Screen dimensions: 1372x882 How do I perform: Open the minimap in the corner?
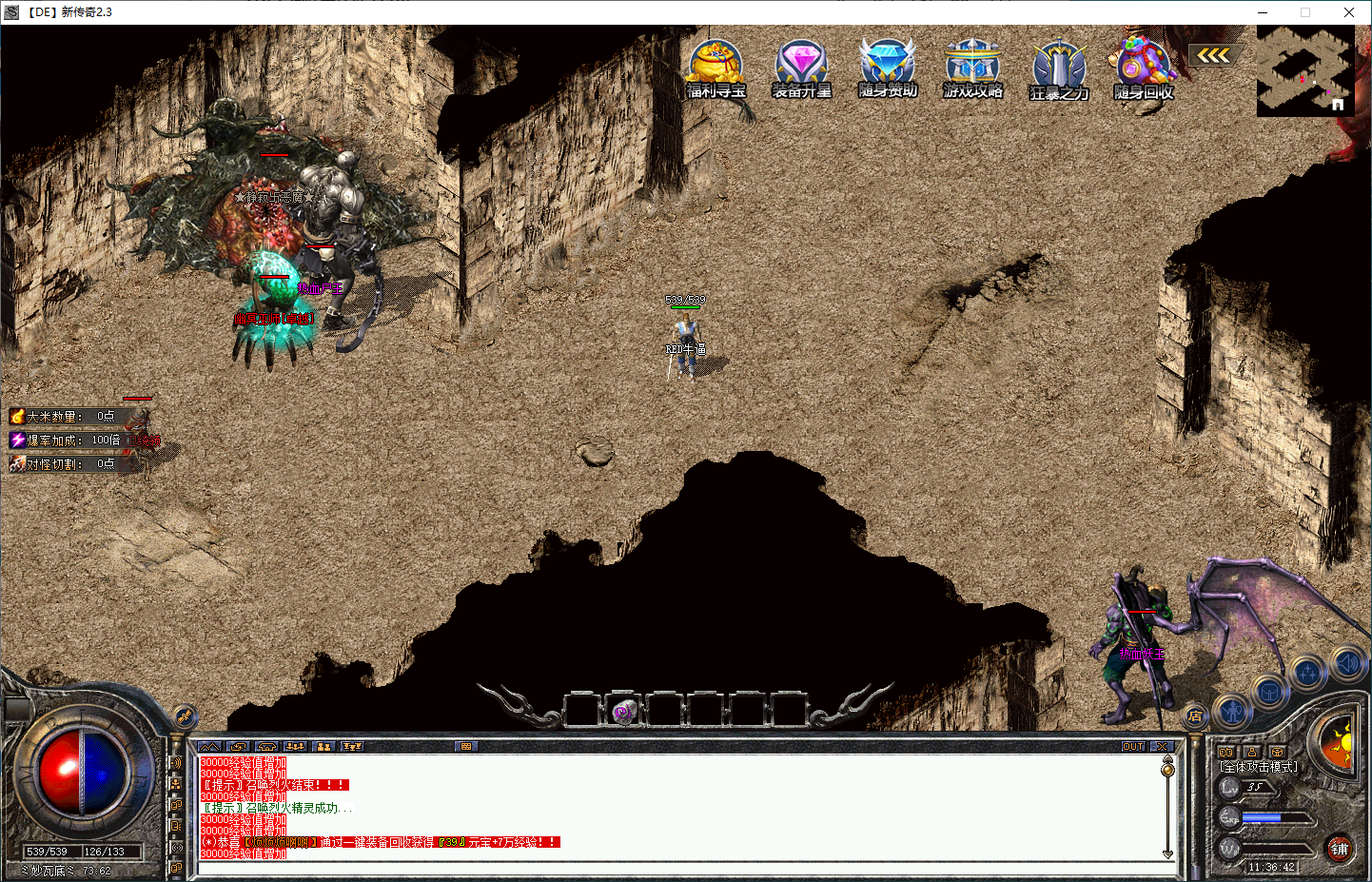click(x=1304, y=70)
